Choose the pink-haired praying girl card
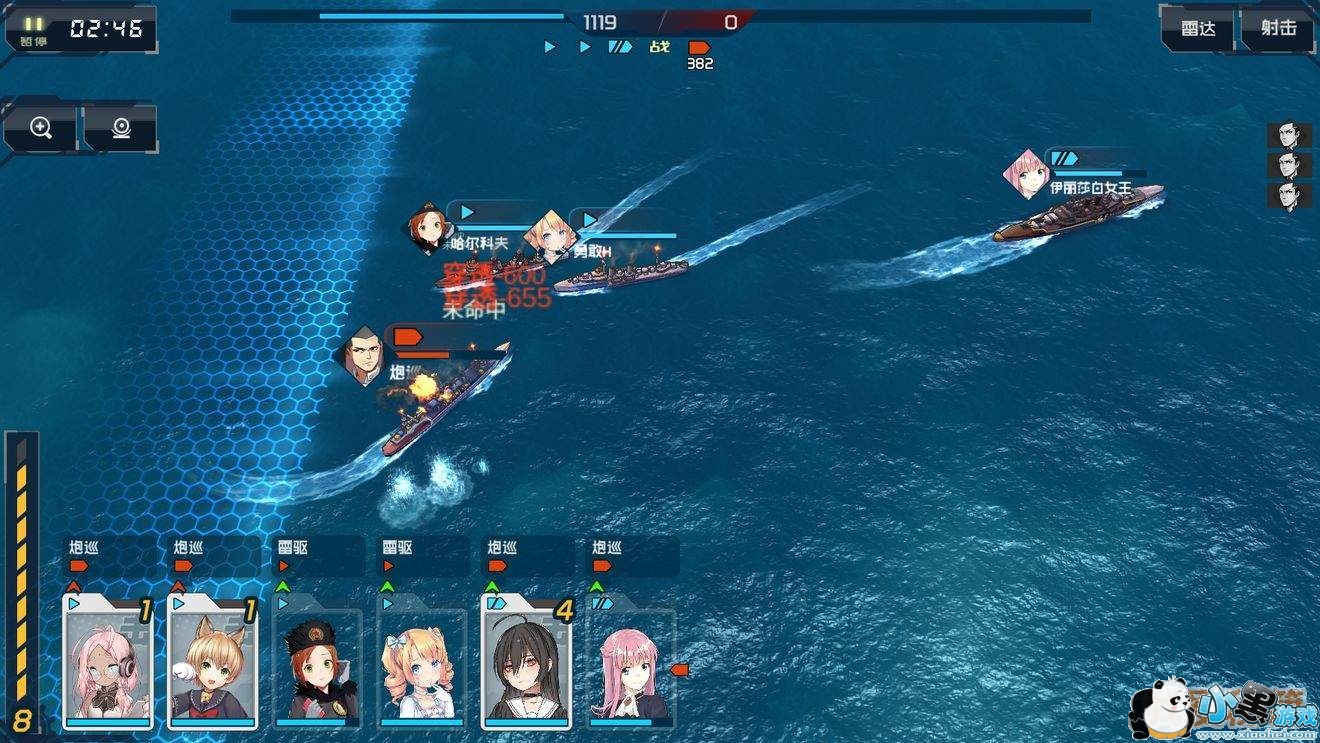Viewport: 1320px width, 743px height. tap(630, 665)
